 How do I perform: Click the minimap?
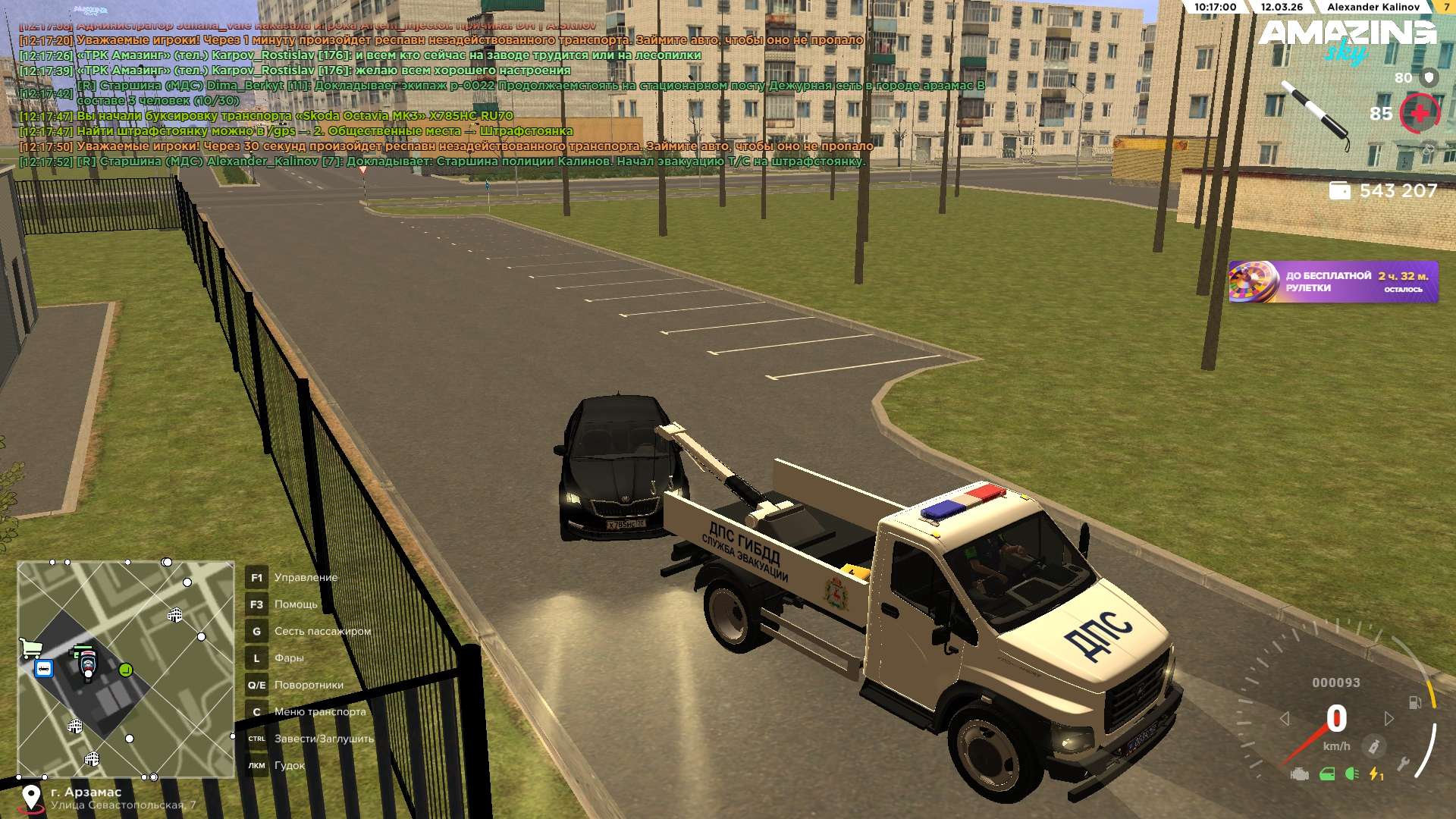(126, 669)
